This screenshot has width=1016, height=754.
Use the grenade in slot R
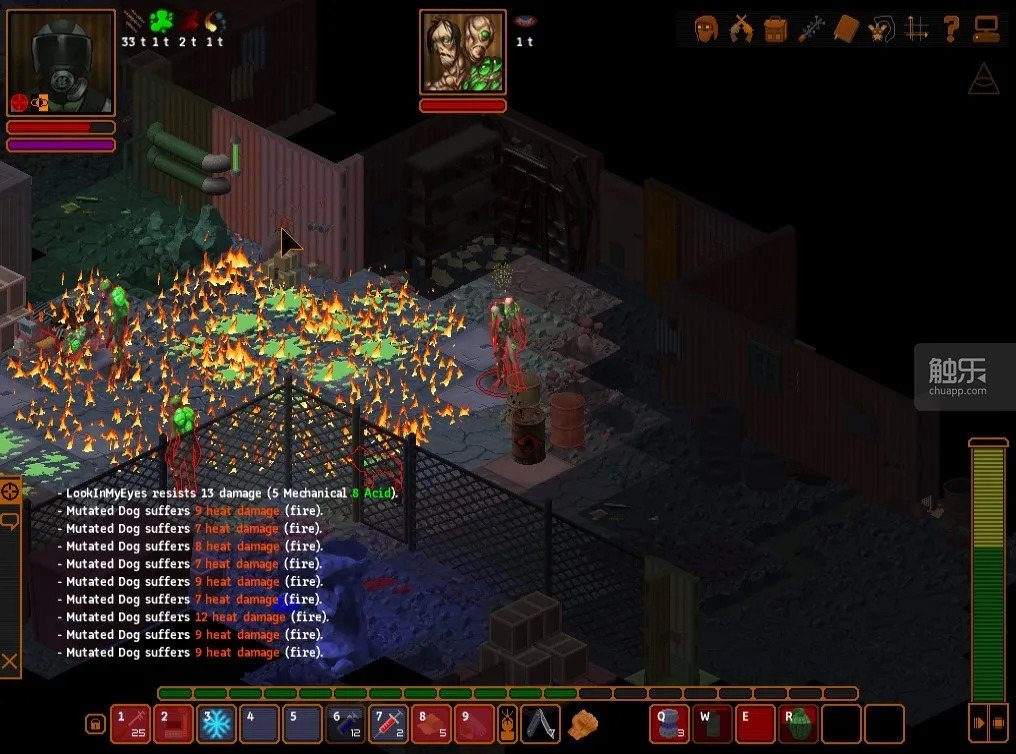pos(798,723)
